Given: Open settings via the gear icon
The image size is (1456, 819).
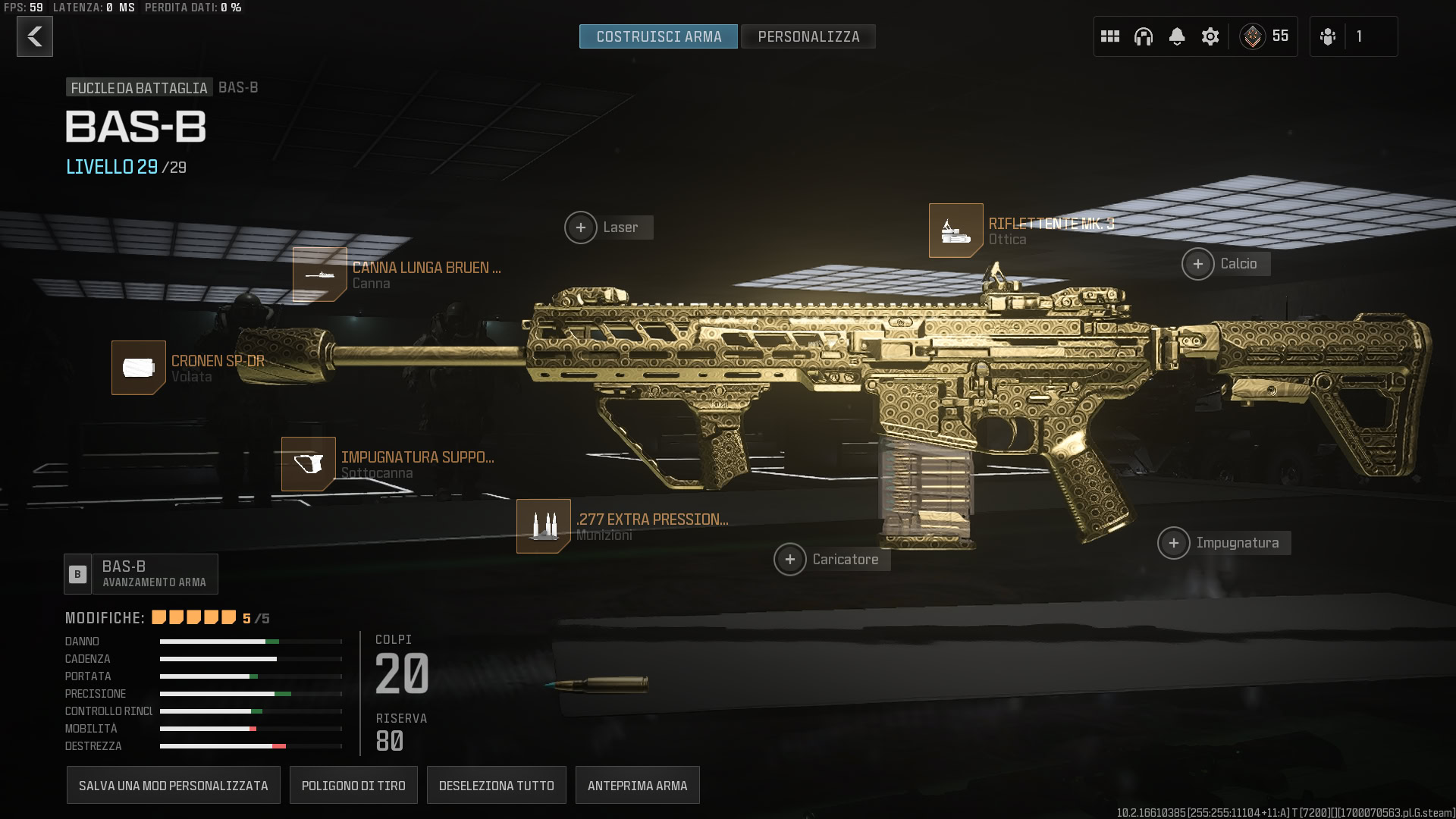Looking at the screenshot, I should [x=1210, y=36].
